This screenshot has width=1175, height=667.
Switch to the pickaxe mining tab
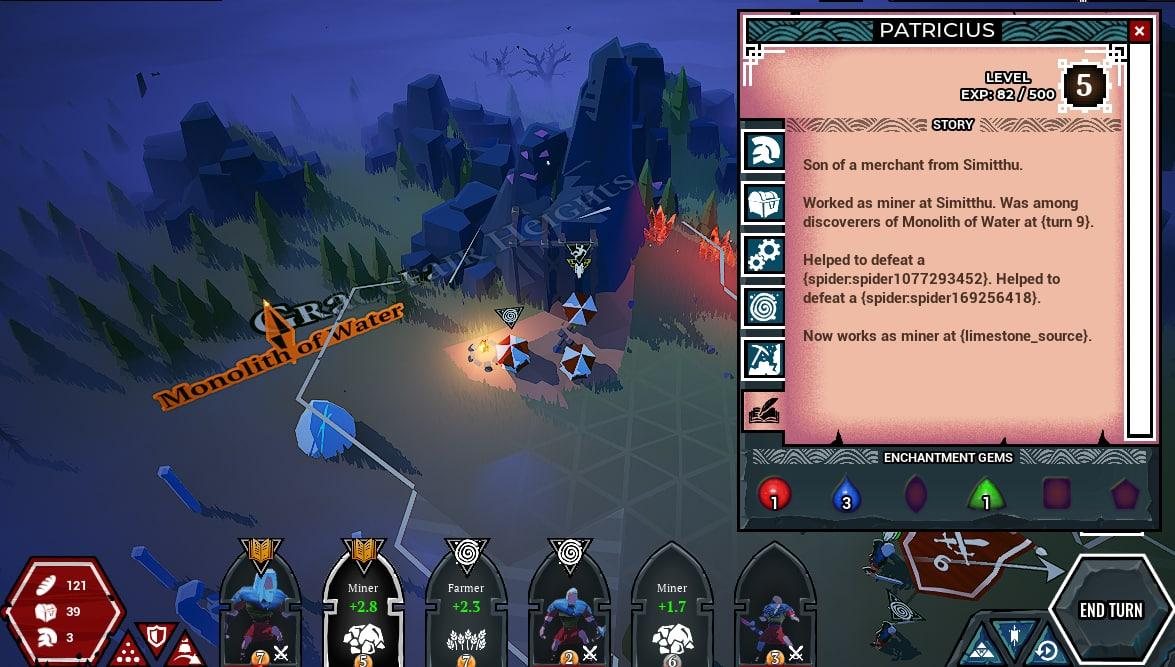point(764,358)
